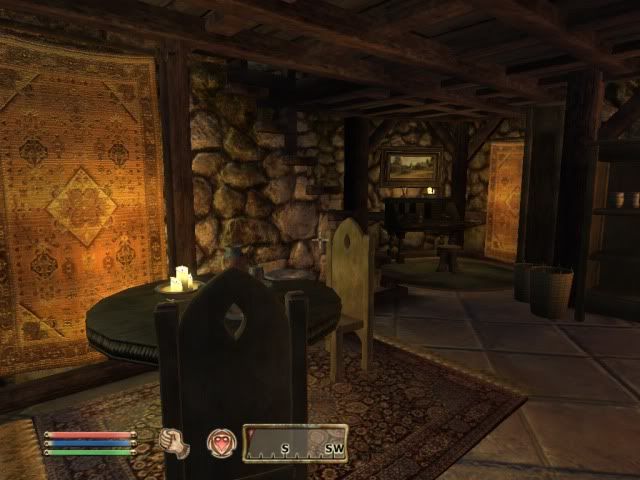Click the fist weapon icon
640x480 pixels.
tap(176, 442)
